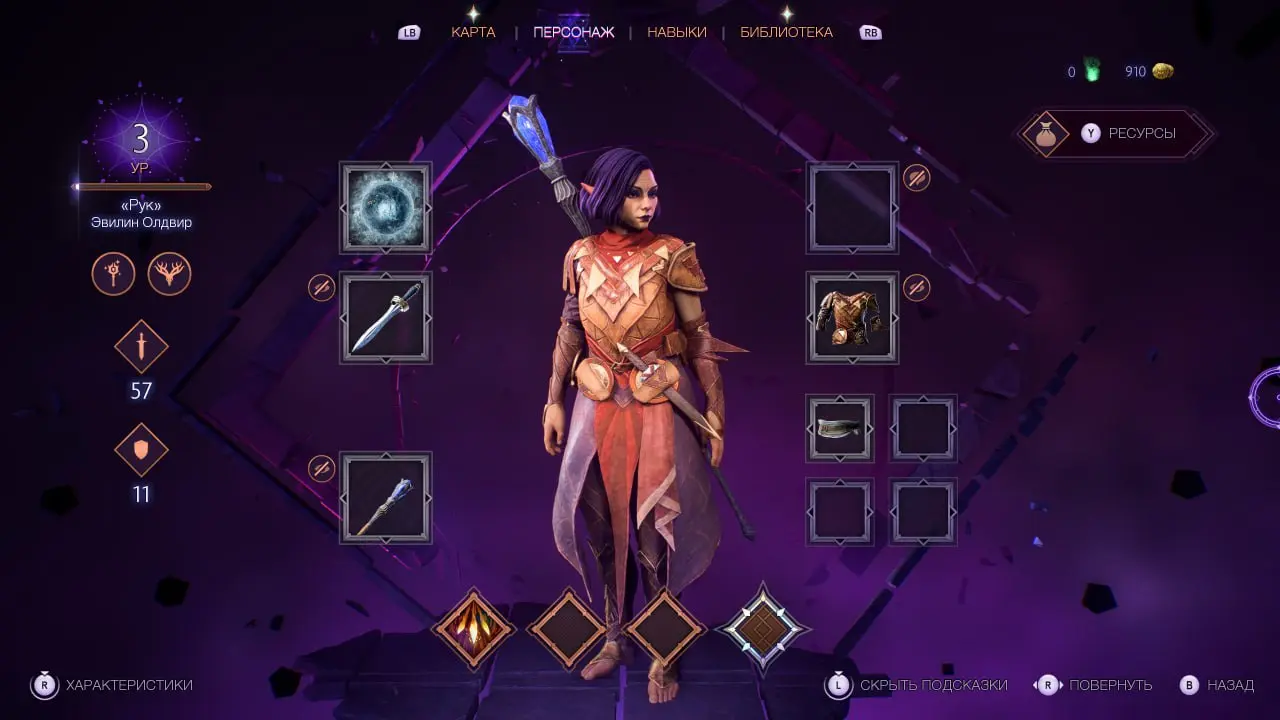Screen dimensions: 1280x720
Task: Select the mage staff class icon
Action: tap(113, 274)
